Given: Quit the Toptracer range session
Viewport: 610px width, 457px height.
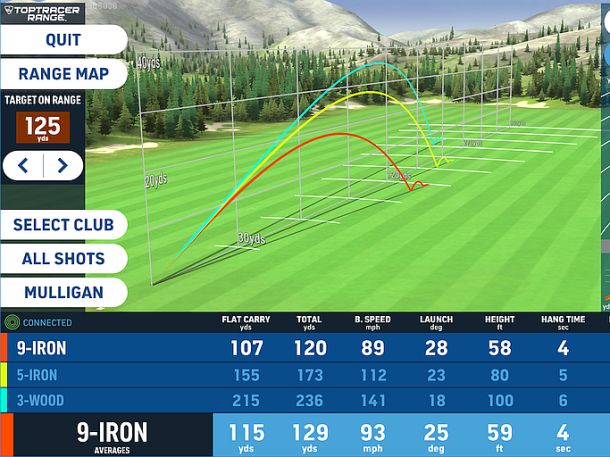Looking at the screenshot, I should [x=62, y=40].
